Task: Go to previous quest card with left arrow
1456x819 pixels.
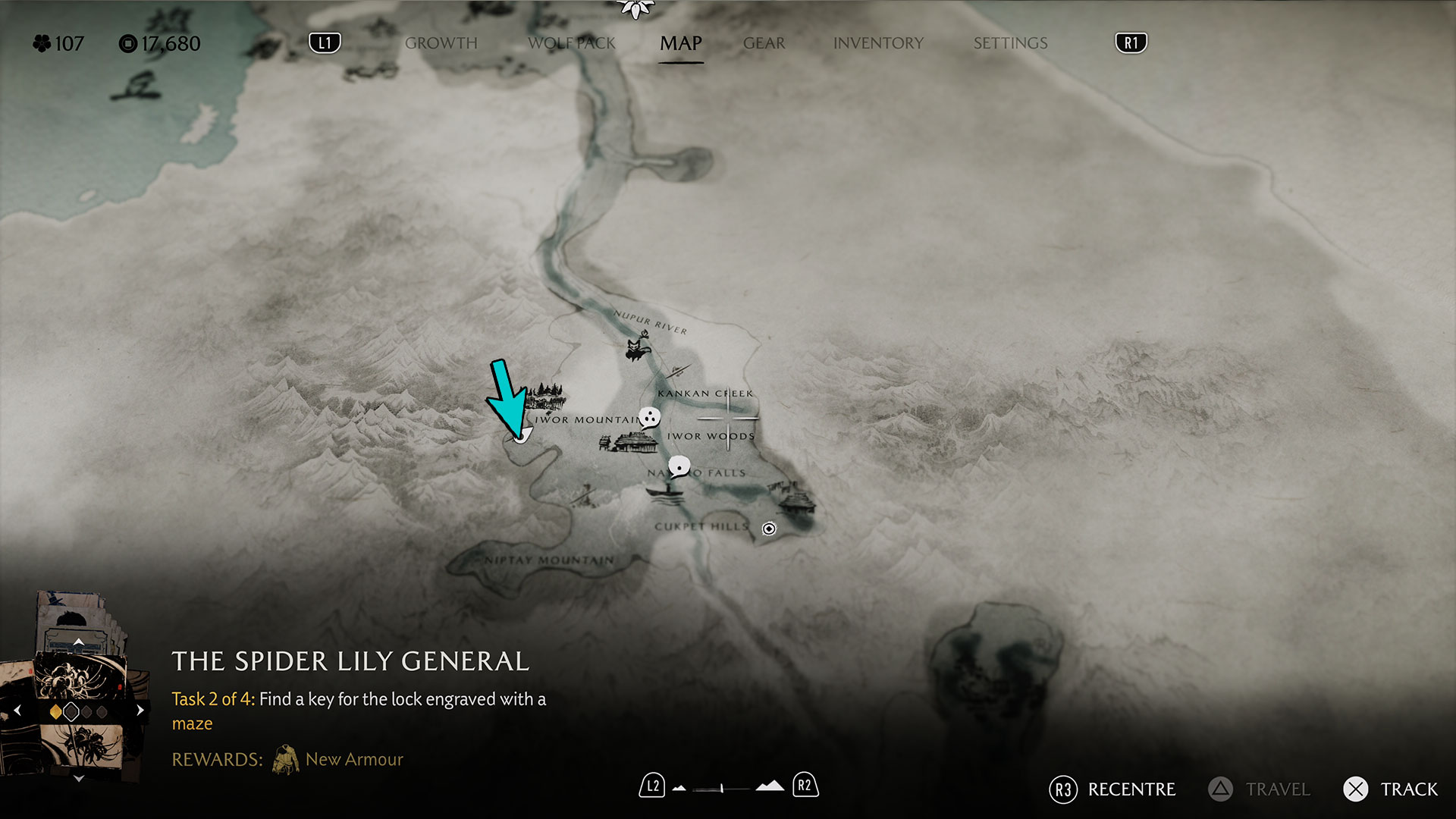Action: pos(17,711)
